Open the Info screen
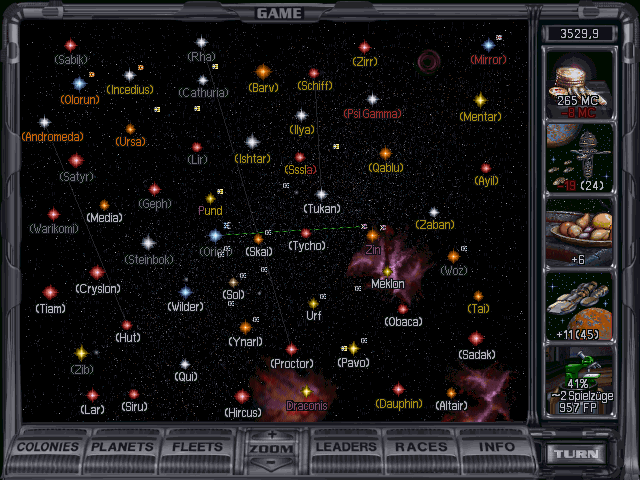640x480 pixels. 496,446
